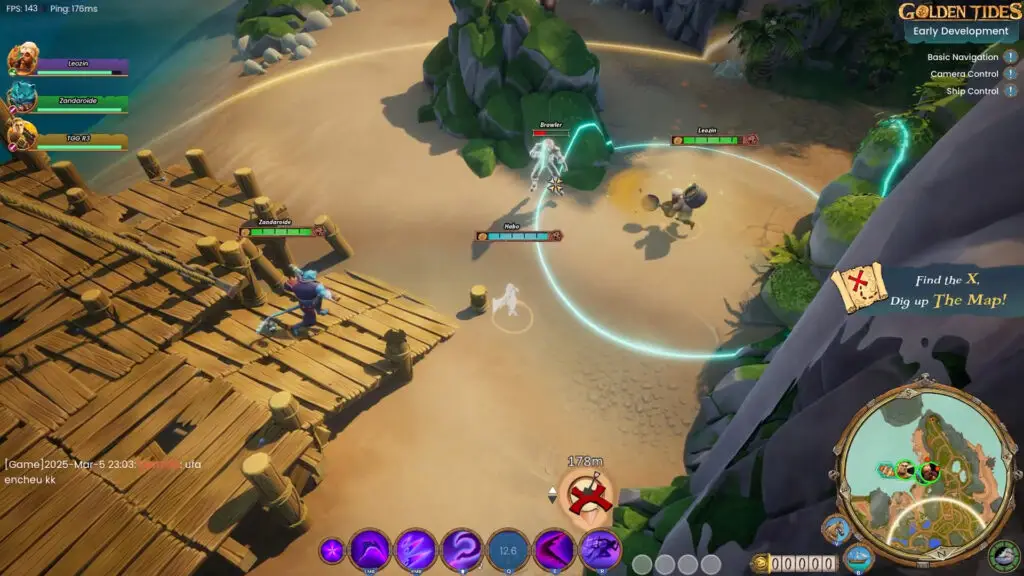The width and height of the screenshot is (1024, 576).
Task: Activate the small purple star ability
Action: (x=332, y=550)
